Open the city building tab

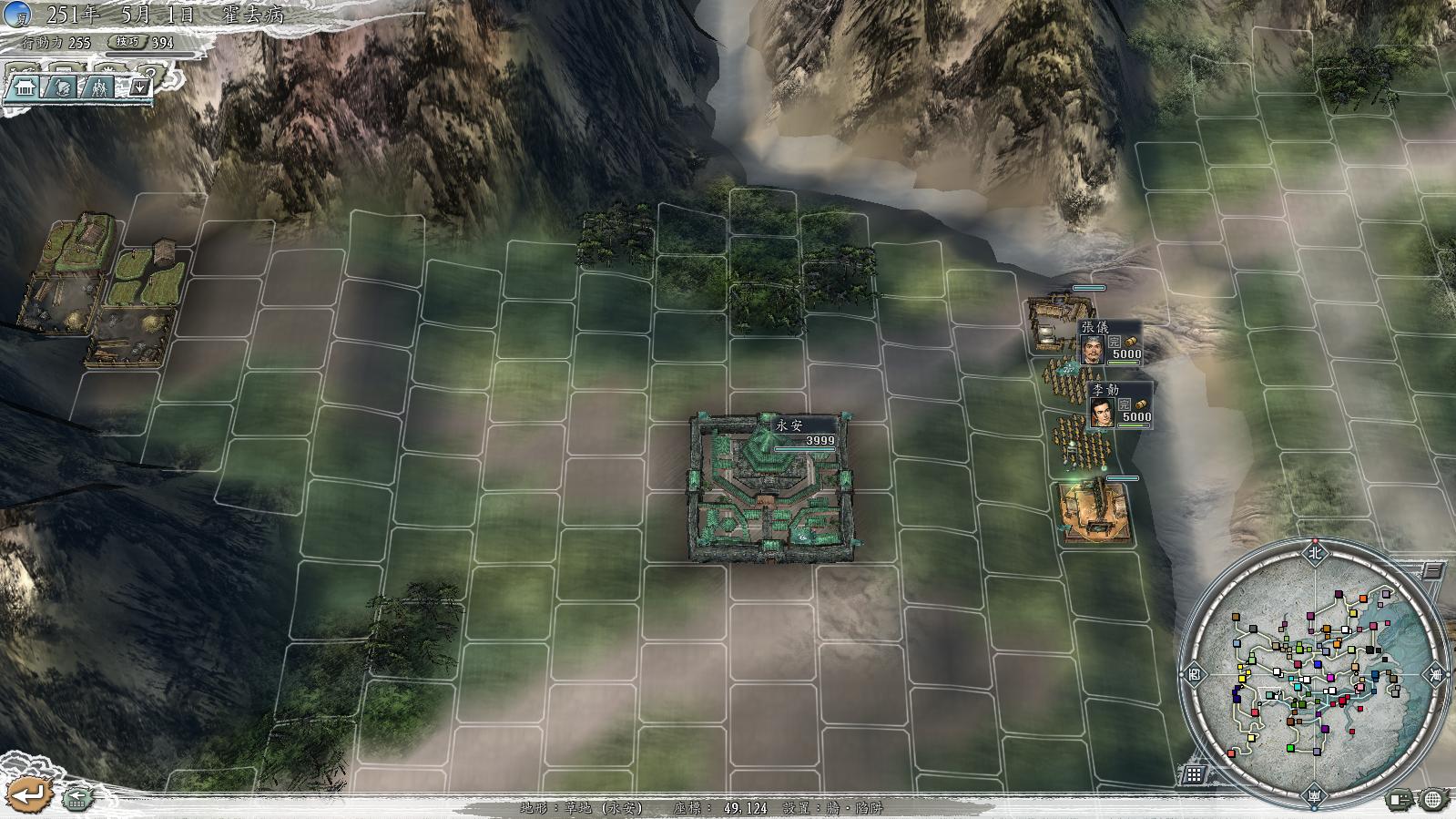pos(24,87)
